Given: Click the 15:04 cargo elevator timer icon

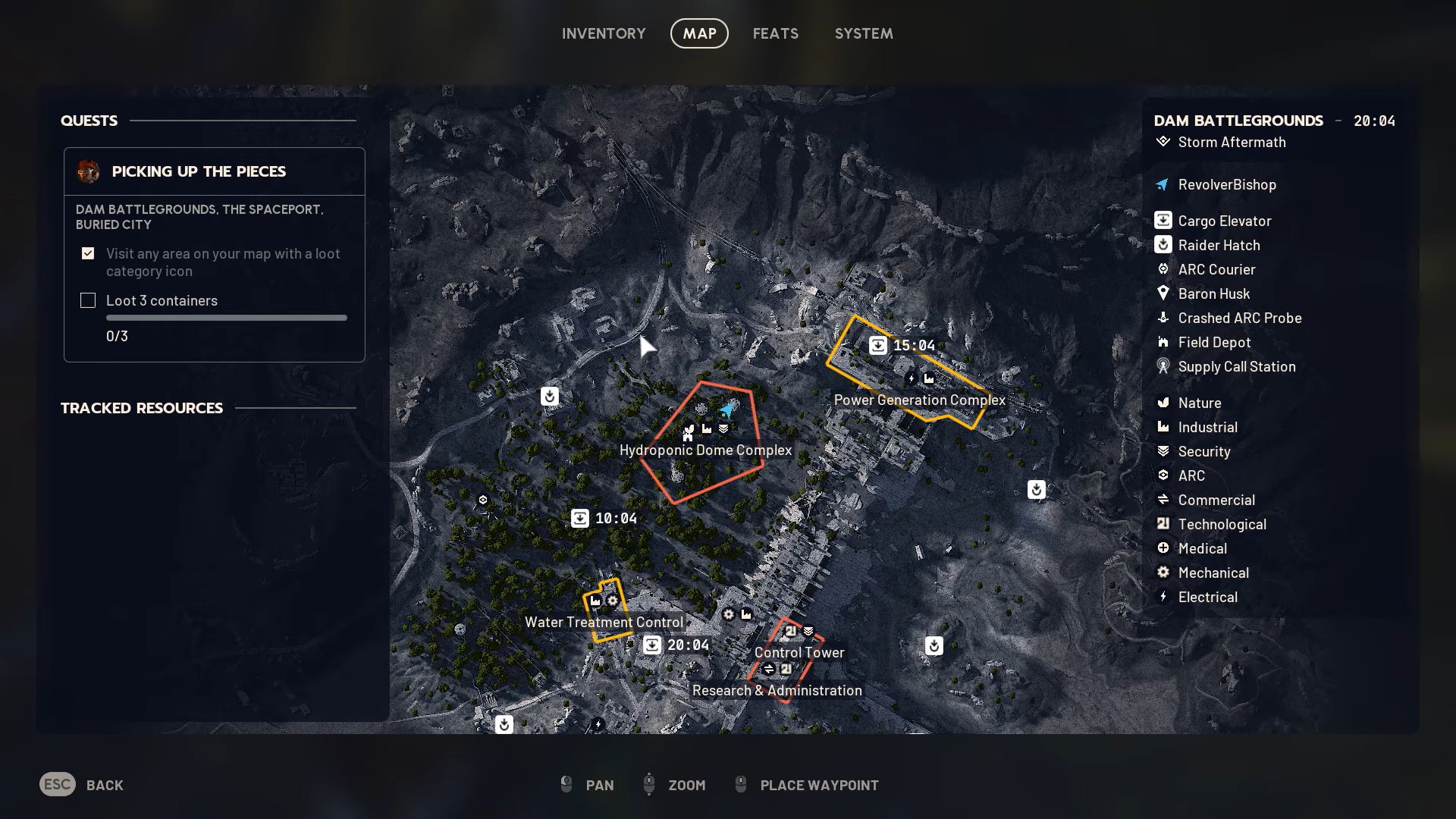Looking at the screenshot, I should [x=877, y=344].
